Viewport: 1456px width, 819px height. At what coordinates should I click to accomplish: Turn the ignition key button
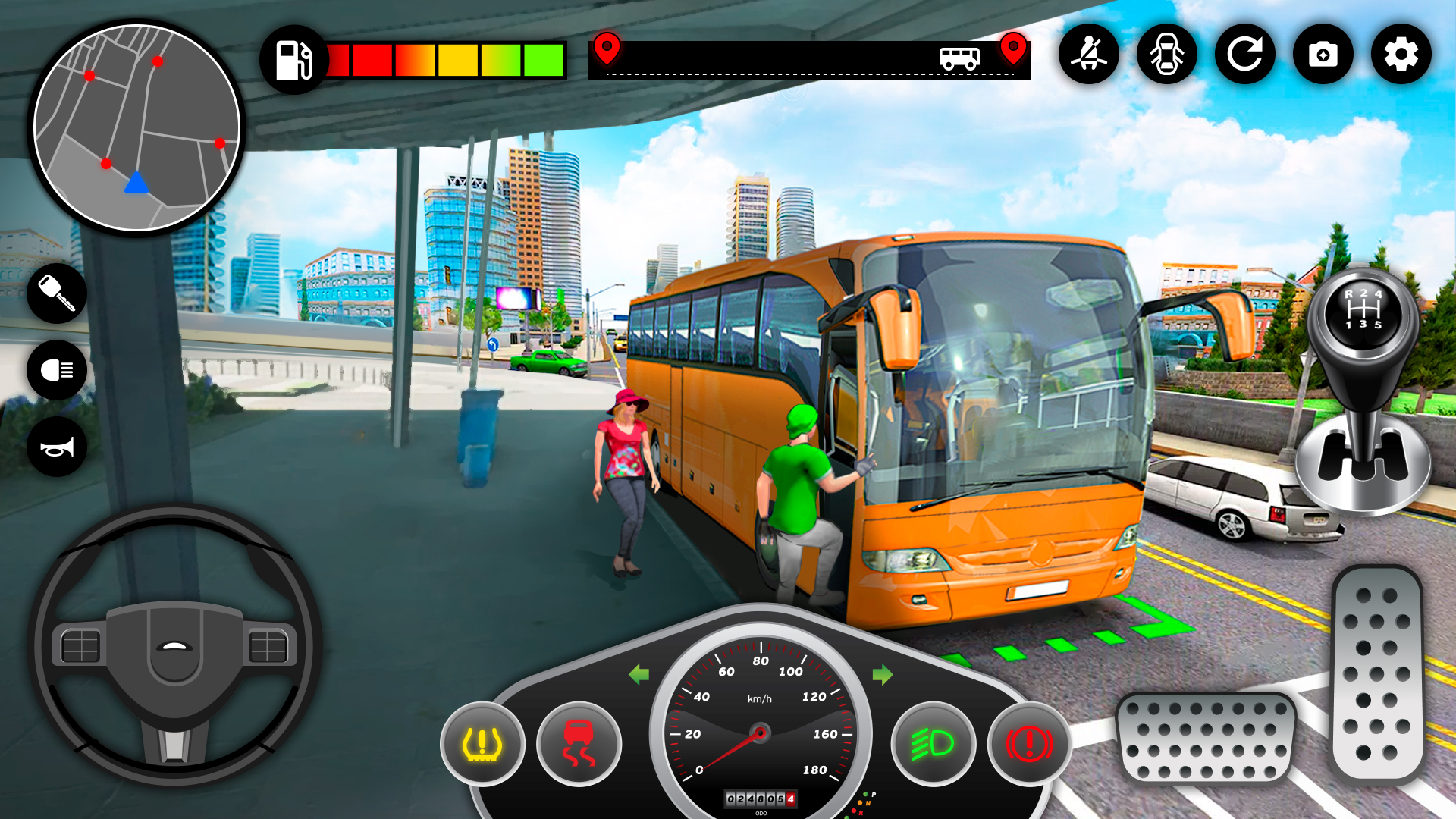point(57,293)
